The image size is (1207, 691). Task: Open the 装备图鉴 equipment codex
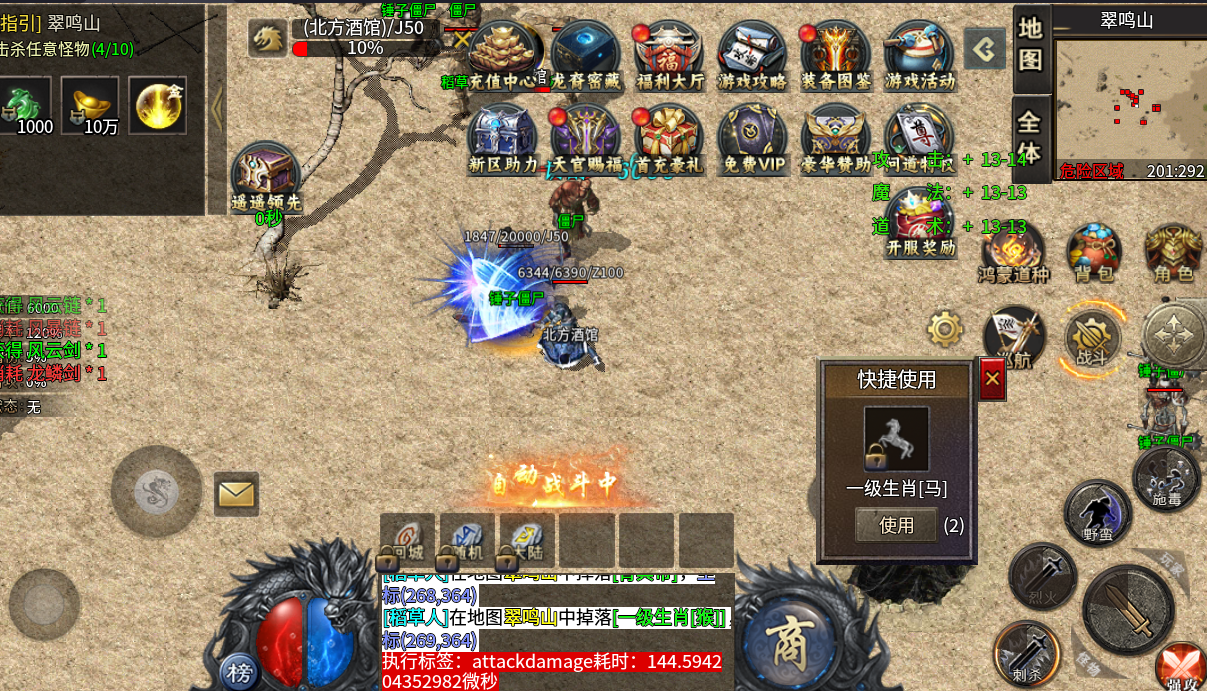[x=836, y=55]
